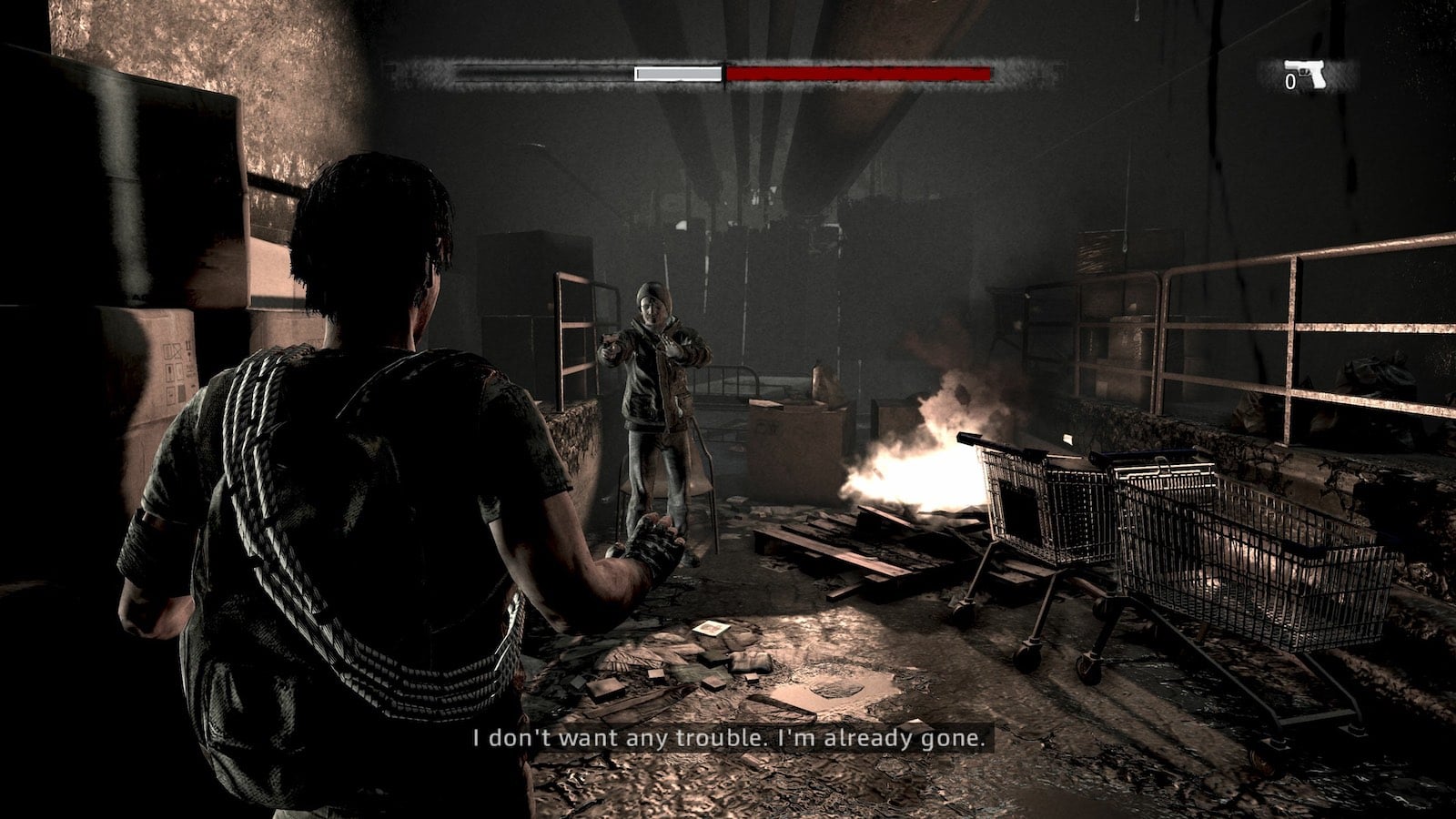Select the pistol weapon icon

click(1306, 75)
